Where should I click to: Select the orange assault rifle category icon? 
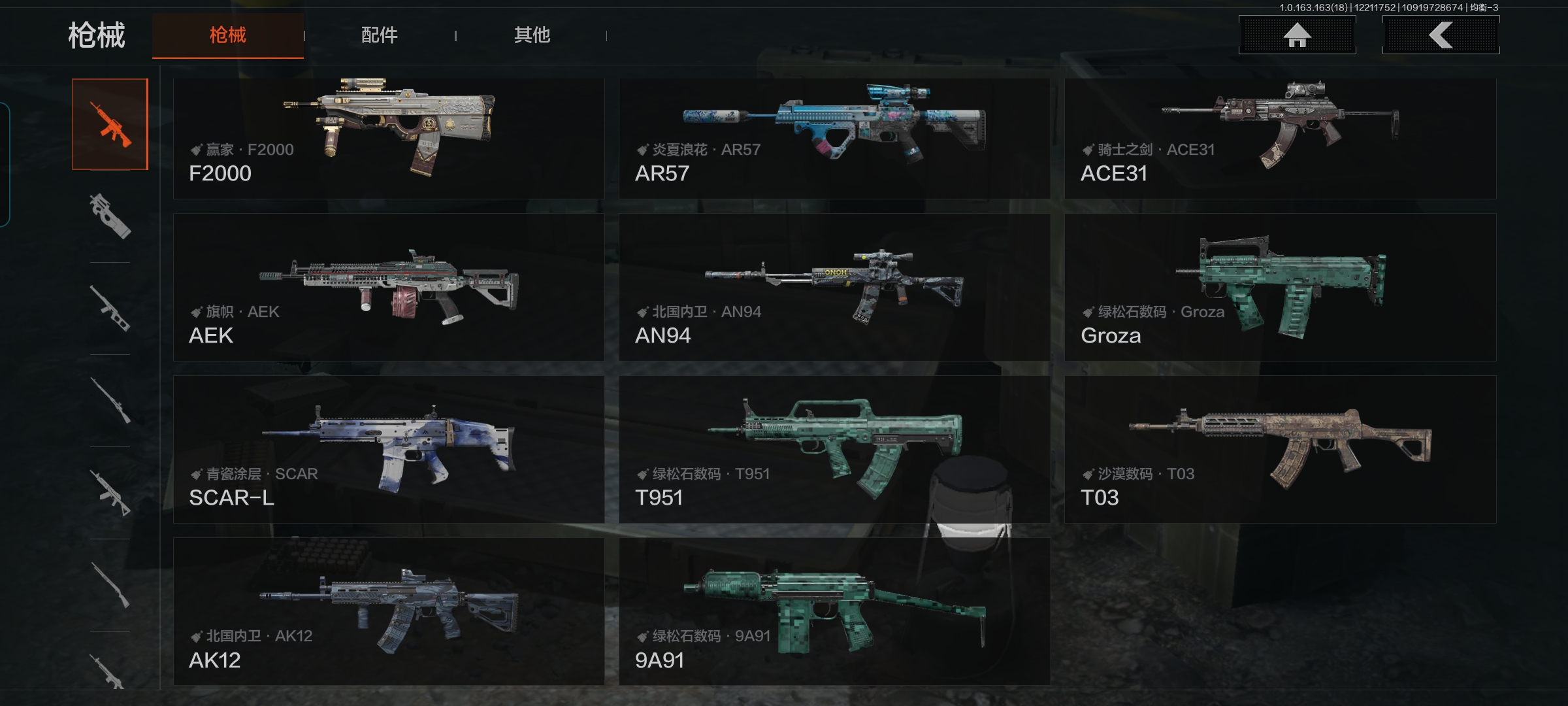[x=110, y=124]
